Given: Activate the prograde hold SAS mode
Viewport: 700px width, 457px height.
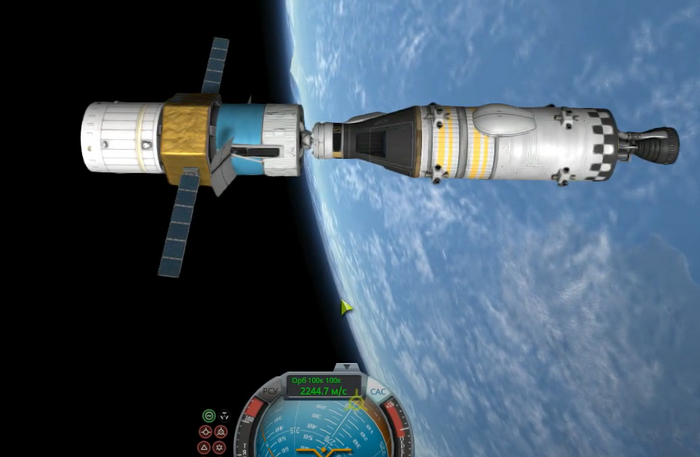Looking at the screenshot, I should click(x=205, y=431).
